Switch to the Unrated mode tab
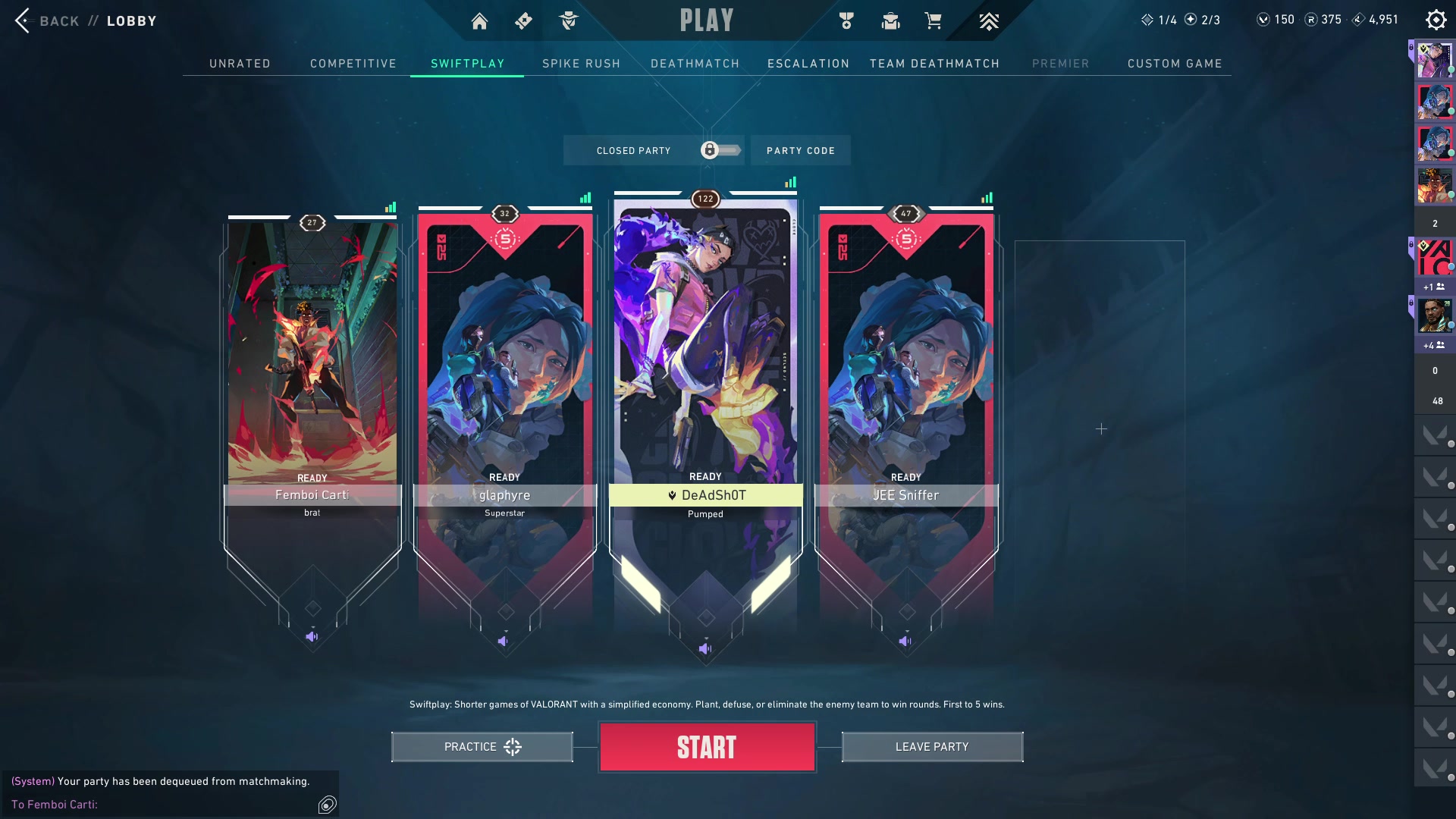This screenshot has width=1456, height=819. (240, 64)
